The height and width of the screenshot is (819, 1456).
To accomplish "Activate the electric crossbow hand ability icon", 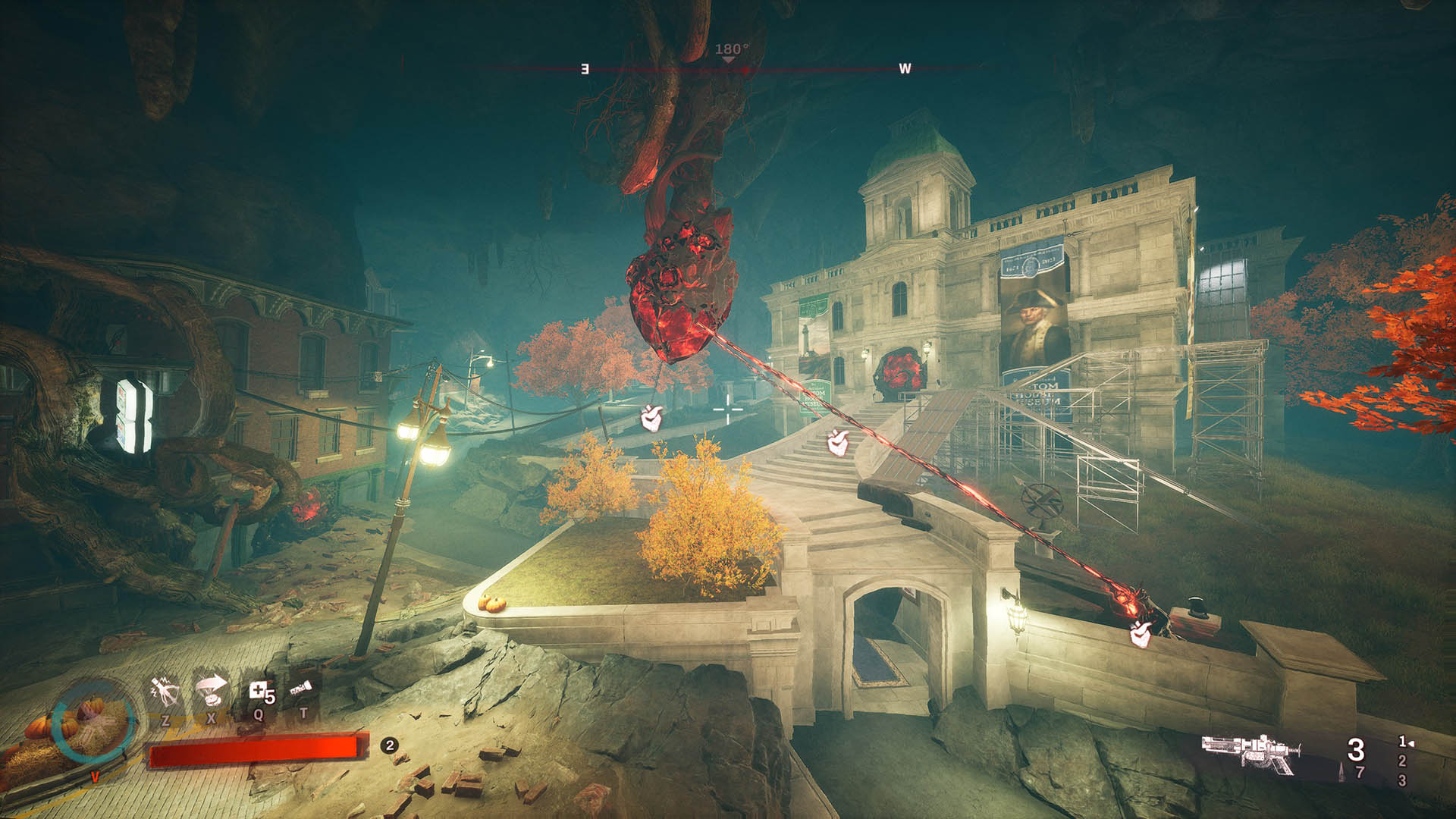I will (x=165, y=691).
